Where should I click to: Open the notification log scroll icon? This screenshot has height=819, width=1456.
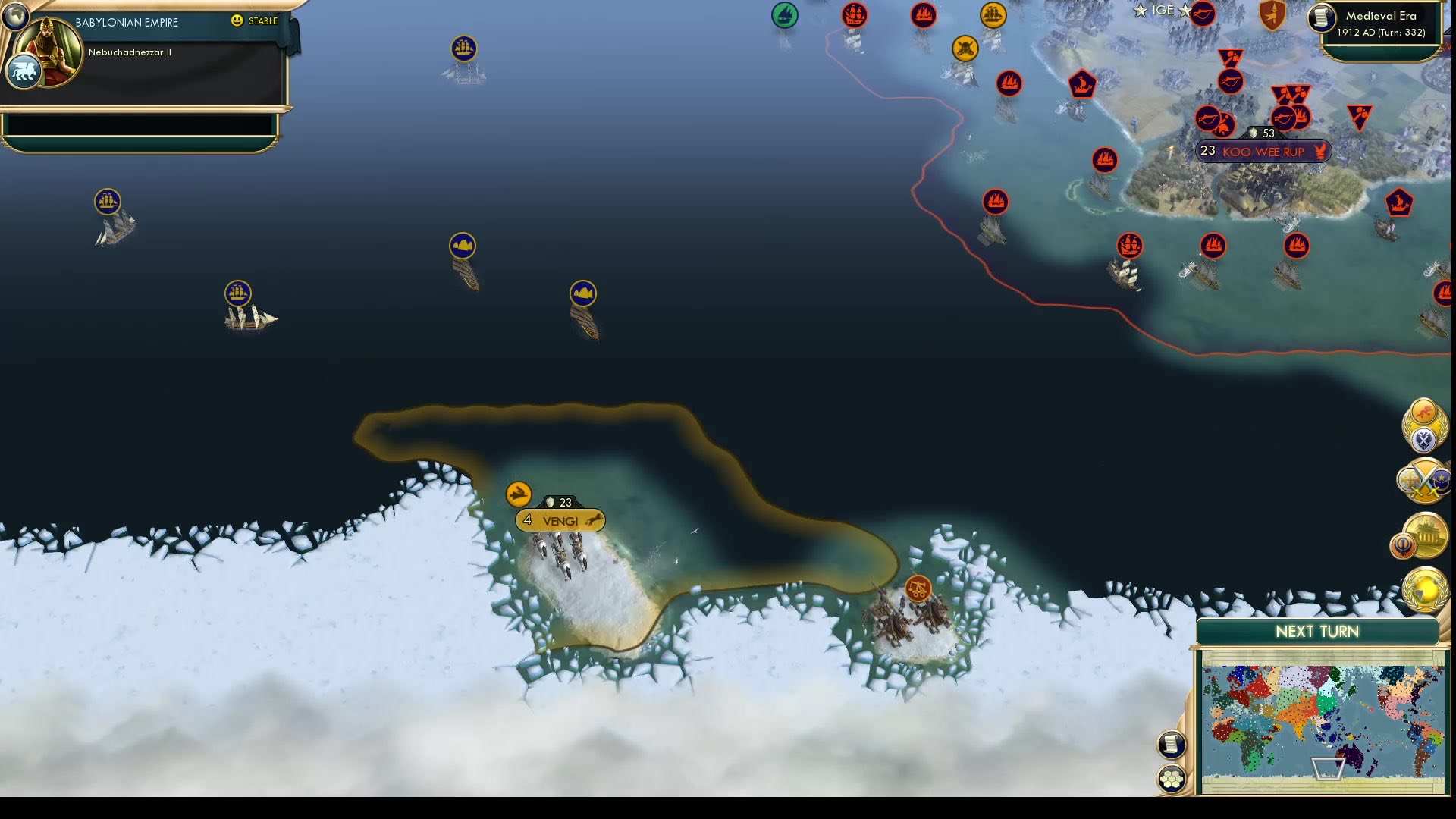1171,745
